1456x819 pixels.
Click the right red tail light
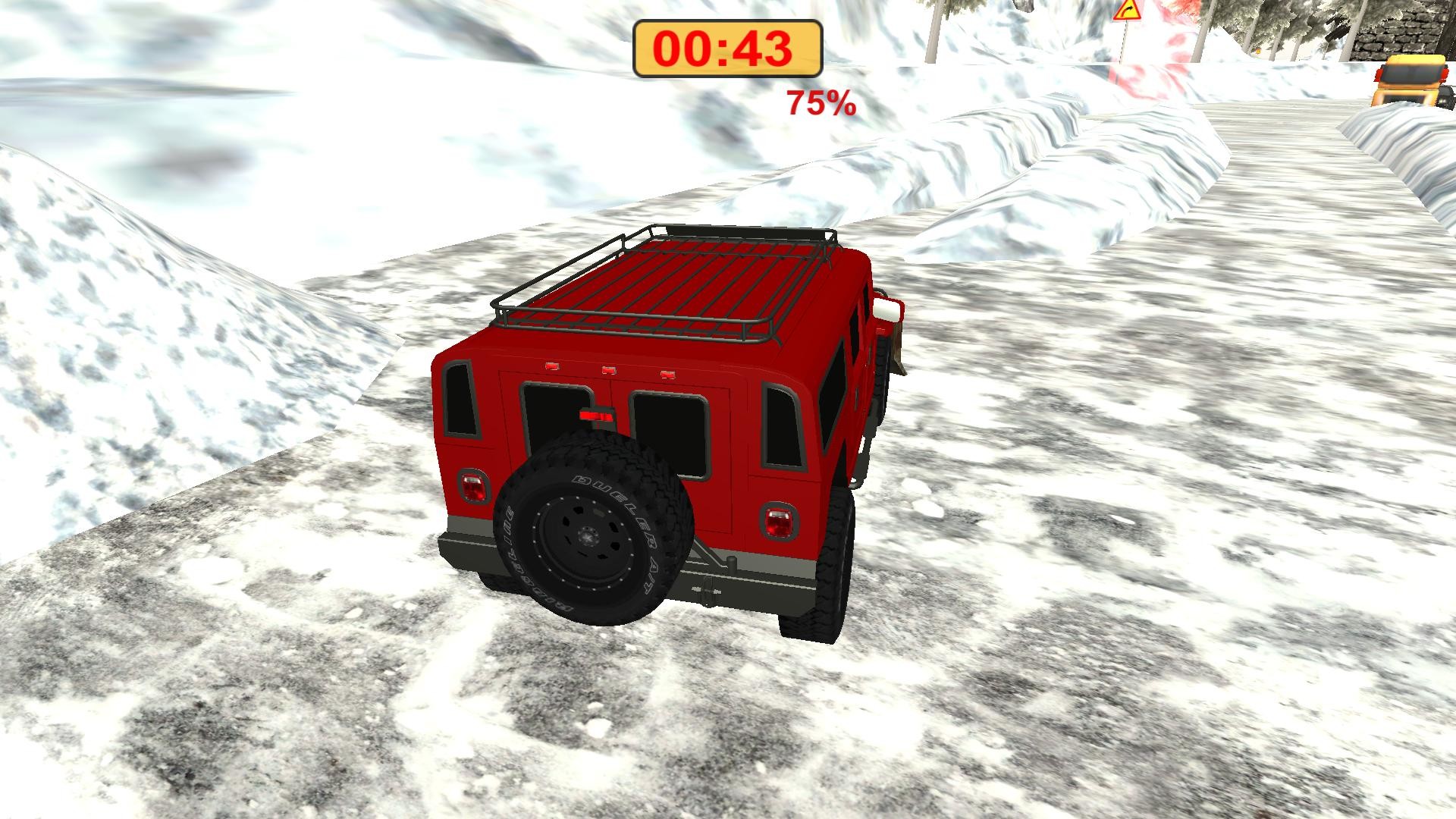point(777,522)
